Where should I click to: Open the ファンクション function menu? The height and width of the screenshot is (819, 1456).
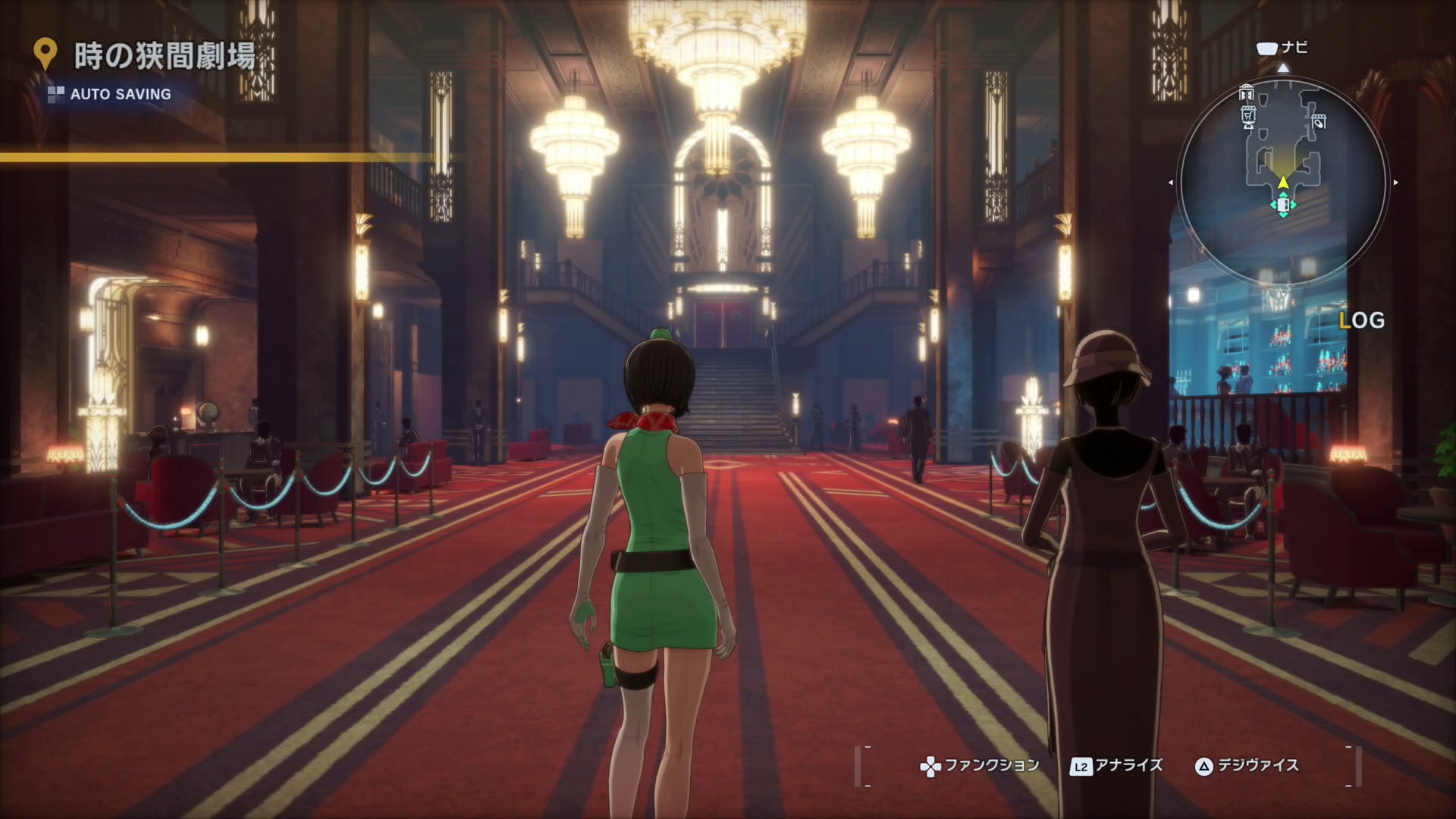pyautogui.click(x=980, y=766)
